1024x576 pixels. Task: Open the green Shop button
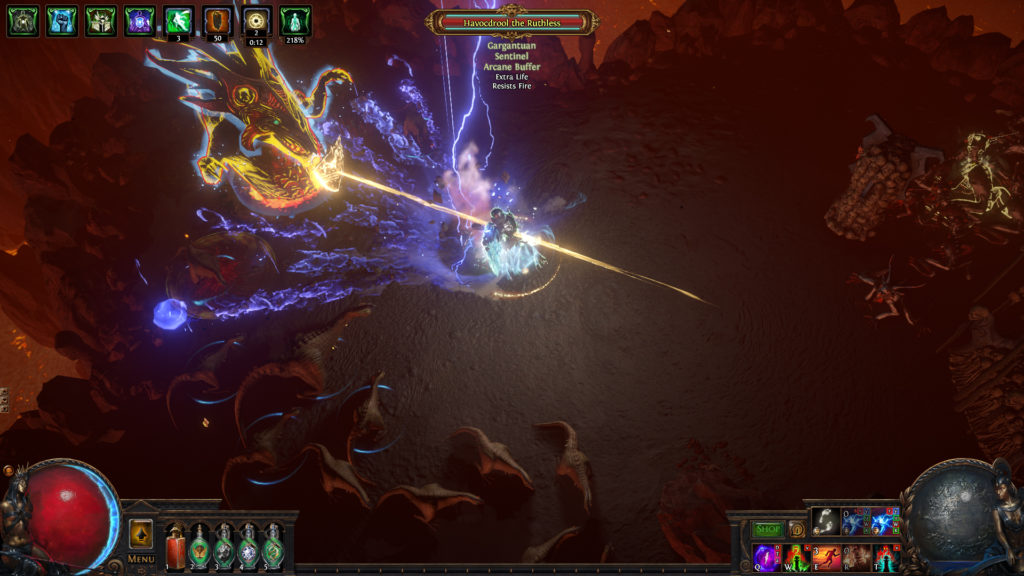tap(768, 529)
